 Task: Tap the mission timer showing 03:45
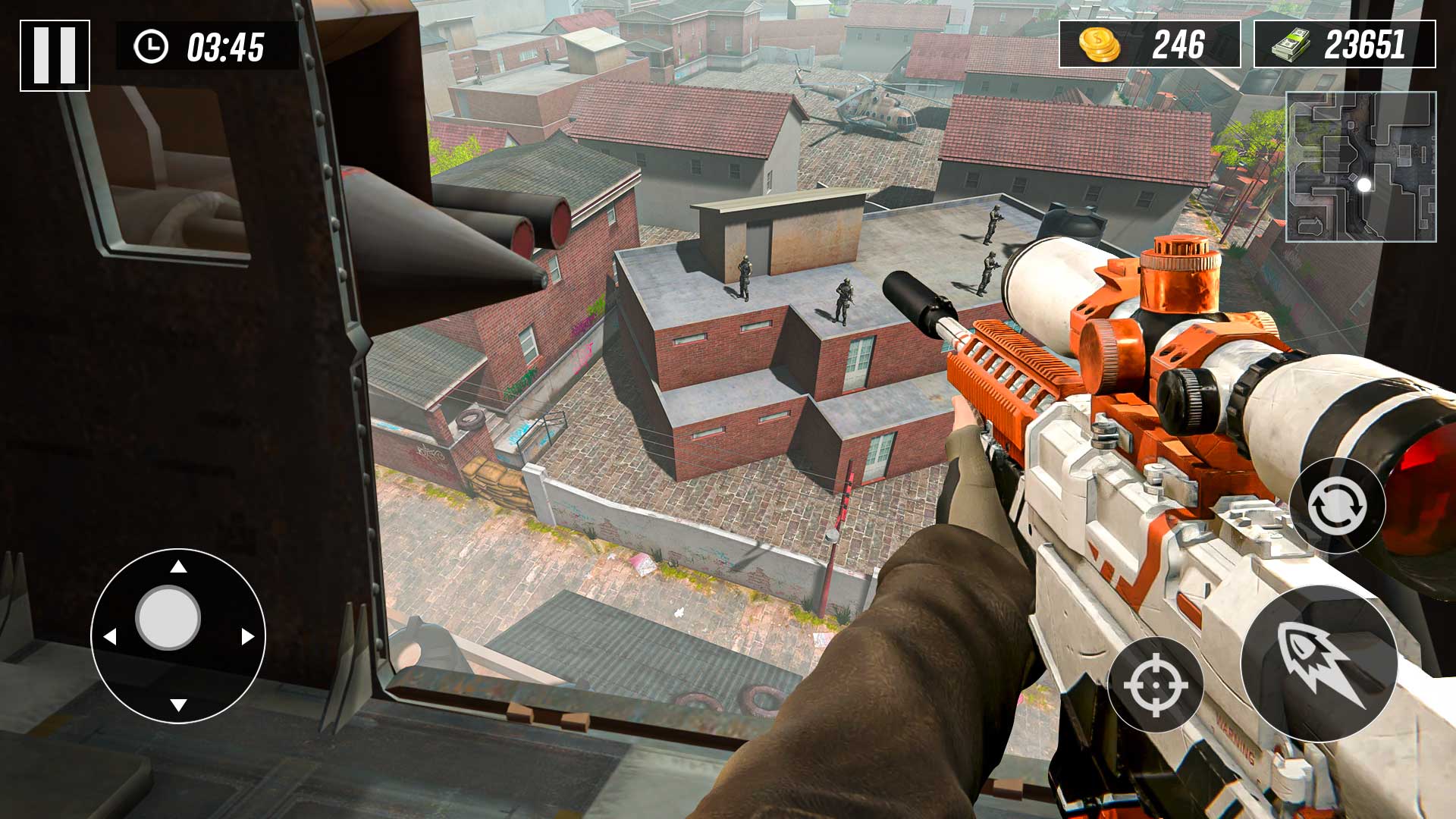pos(224,49)
